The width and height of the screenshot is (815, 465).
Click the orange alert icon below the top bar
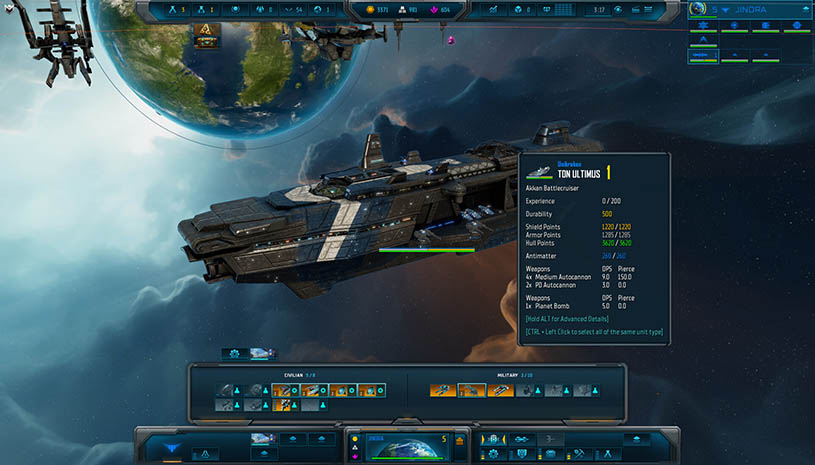click(x=207, y=31)
